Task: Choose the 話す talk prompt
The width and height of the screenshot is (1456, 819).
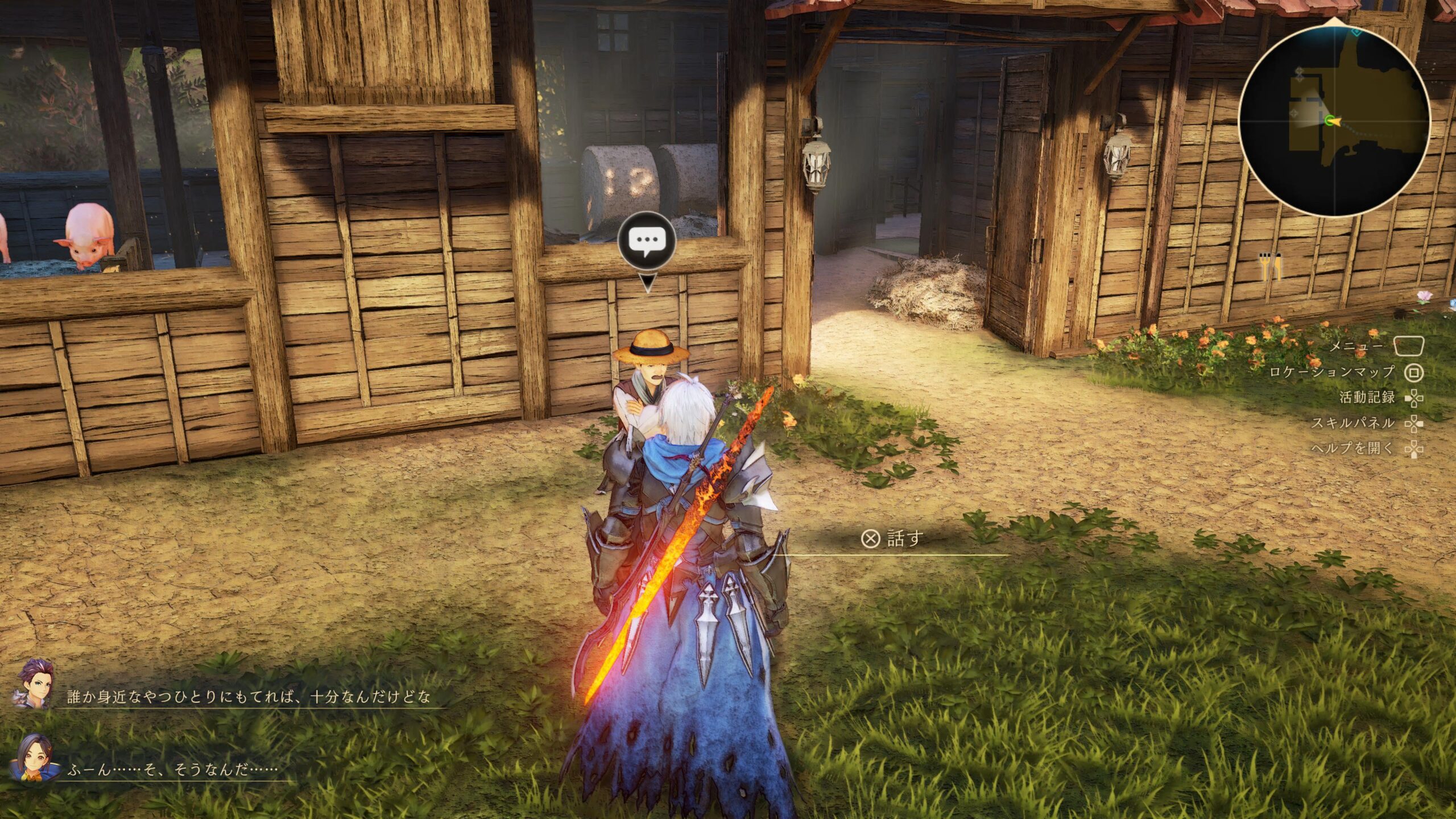Action: point(893,538)
